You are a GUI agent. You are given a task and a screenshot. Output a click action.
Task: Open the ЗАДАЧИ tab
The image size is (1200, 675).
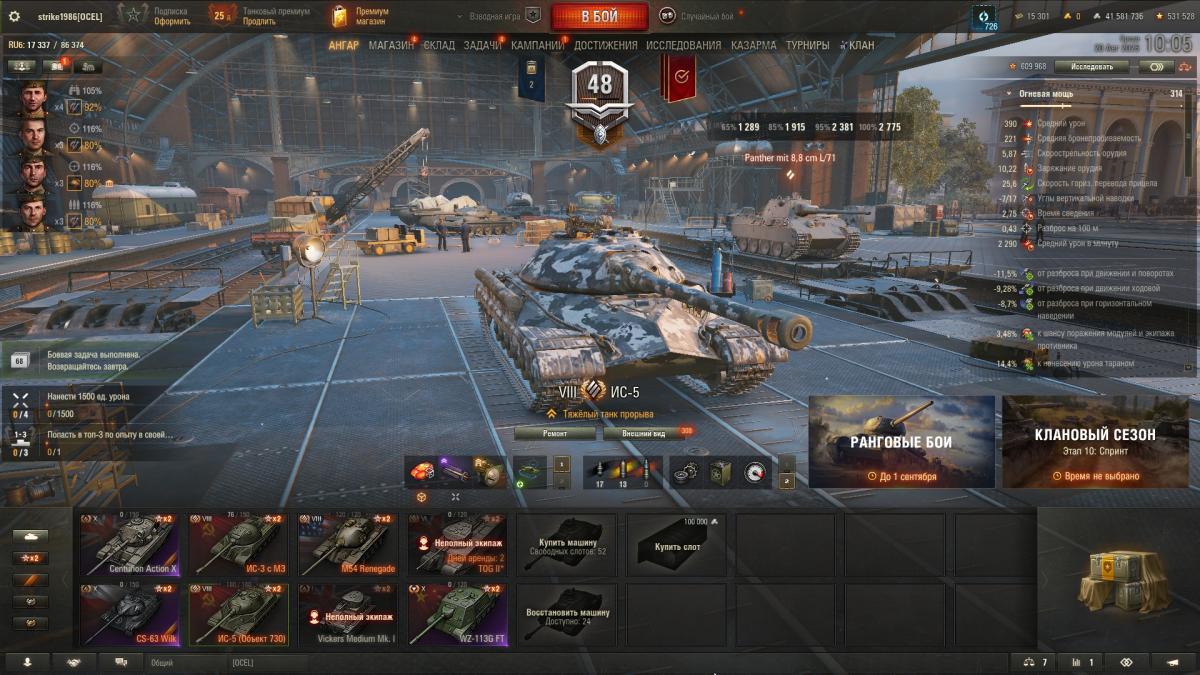[483, 46]
